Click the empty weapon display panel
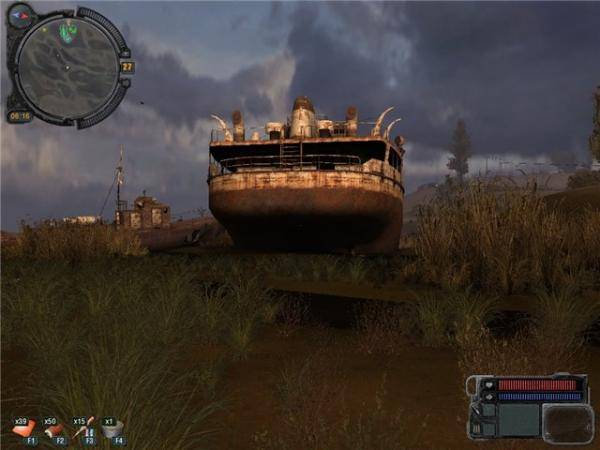 tap(519, 419)
